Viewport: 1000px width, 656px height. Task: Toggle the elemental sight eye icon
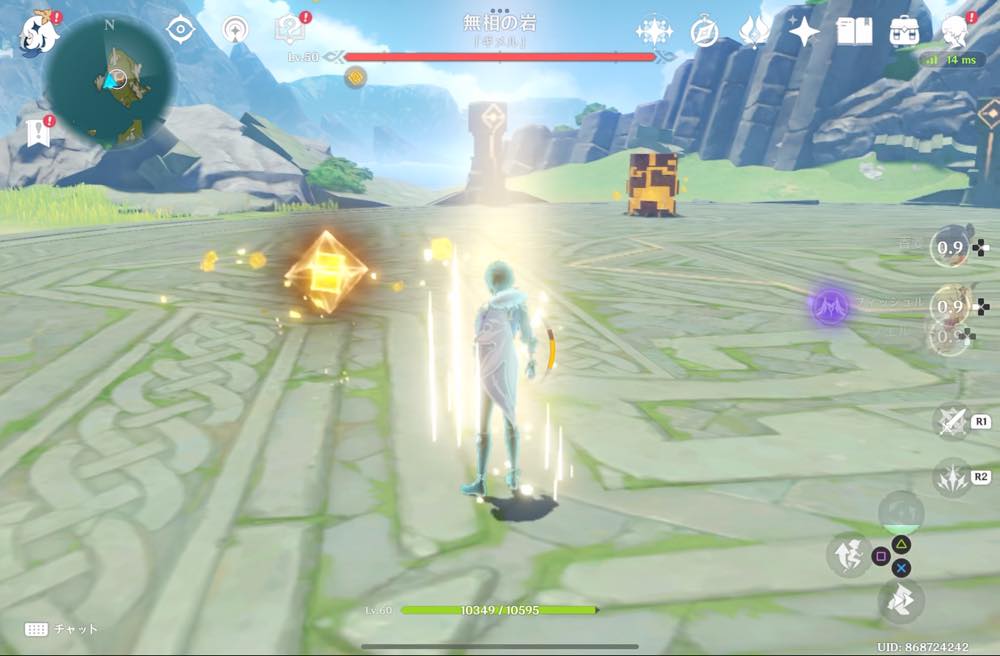[x=180, y=30]
